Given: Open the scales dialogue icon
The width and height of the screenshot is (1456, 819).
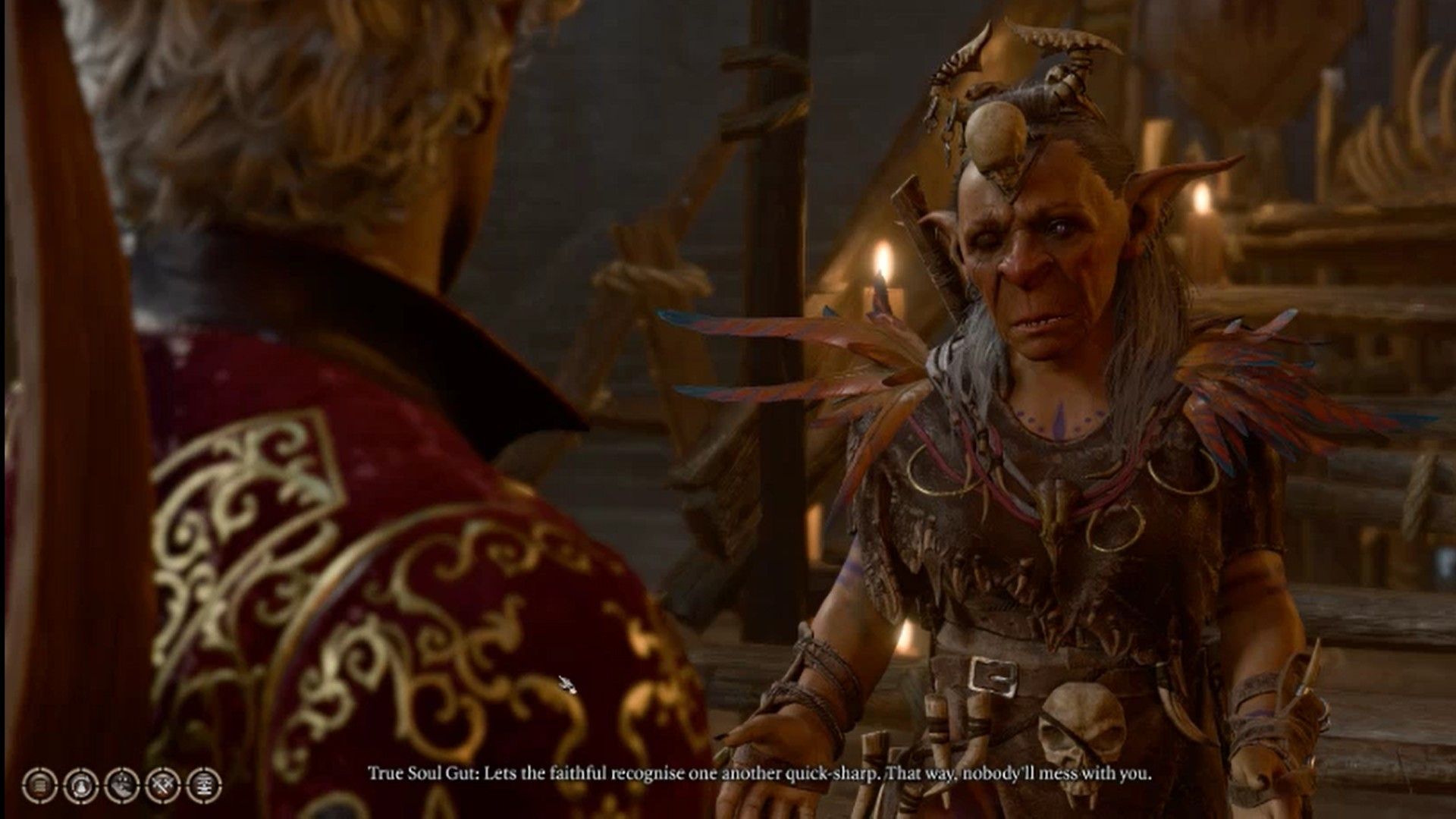Looking at the screenshot, I should [x=205, y=785].
